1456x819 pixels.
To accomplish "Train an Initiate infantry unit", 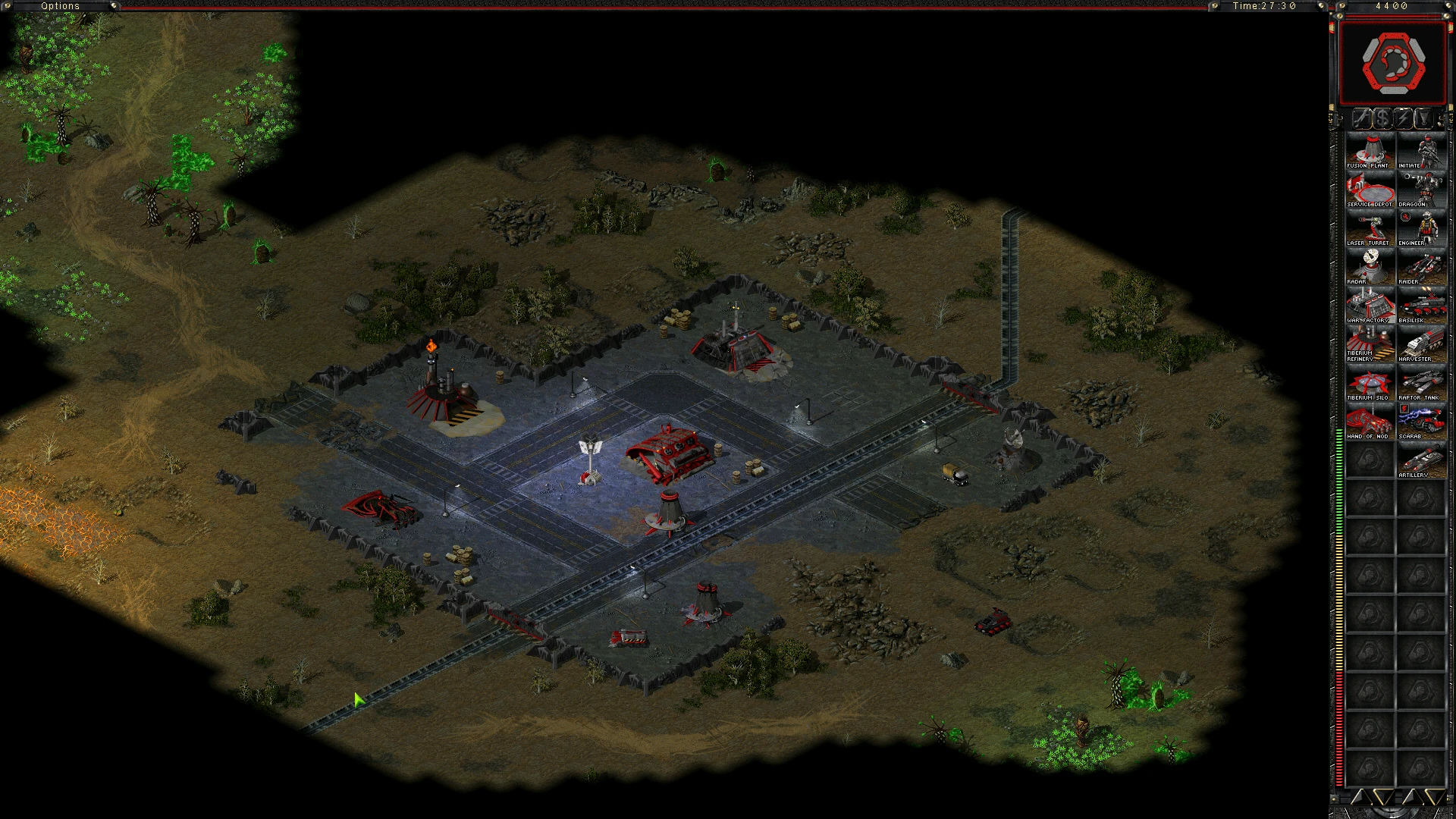I will [x=1421, y=151].
